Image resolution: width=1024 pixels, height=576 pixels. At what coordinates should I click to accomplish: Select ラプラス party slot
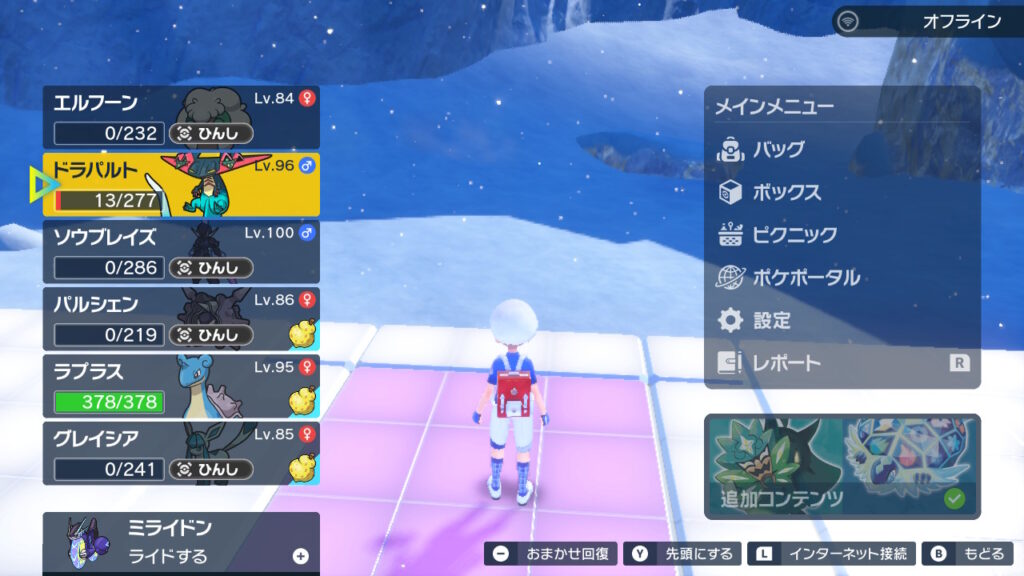[x=181, y=386]
